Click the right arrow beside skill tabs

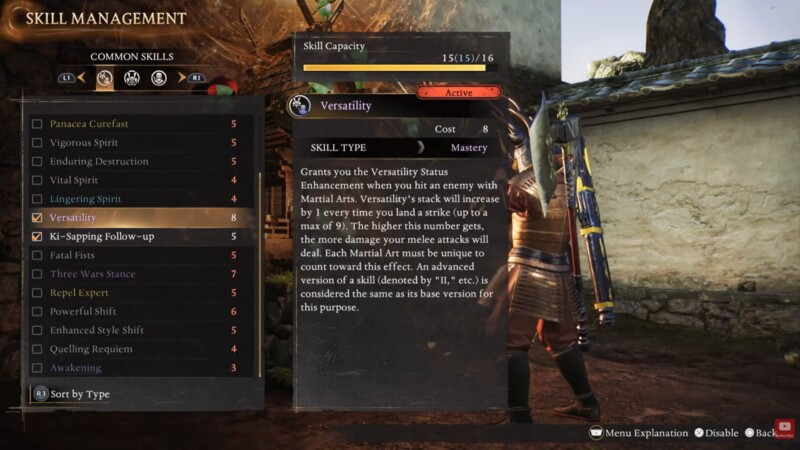(x=181, y=77)
